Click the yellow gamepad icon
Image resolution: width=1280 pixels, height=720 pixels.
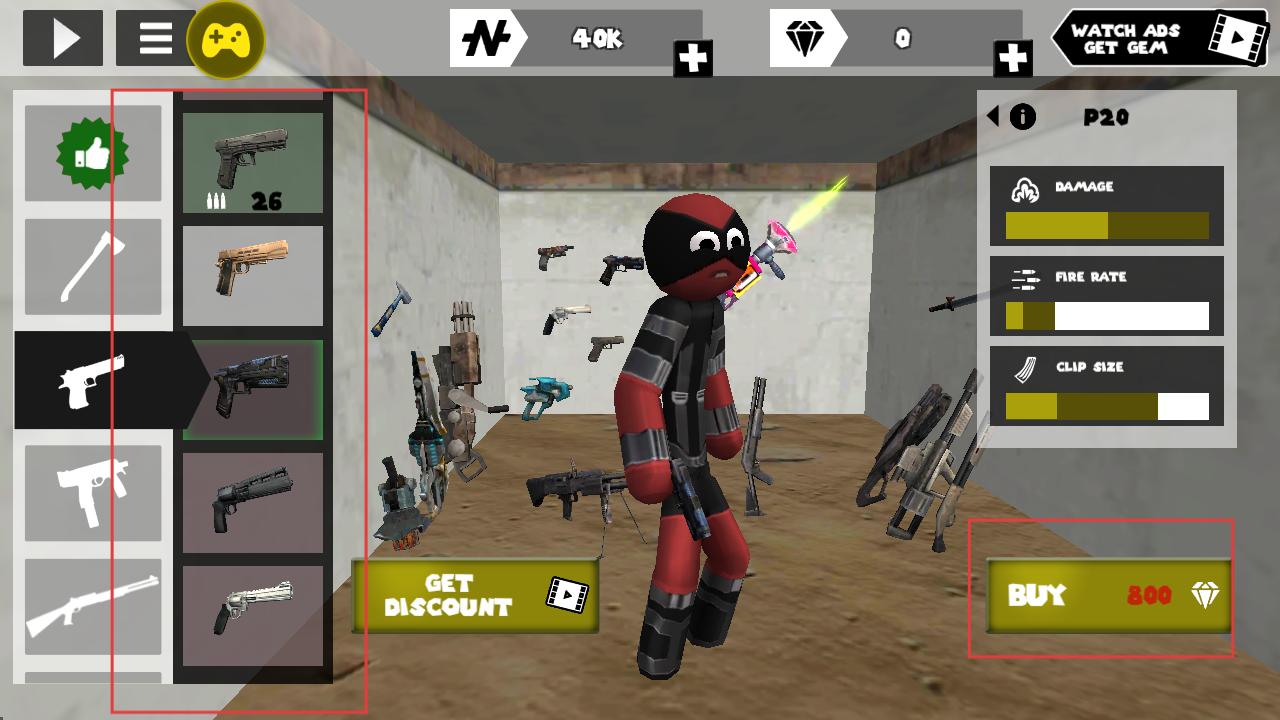226,40
